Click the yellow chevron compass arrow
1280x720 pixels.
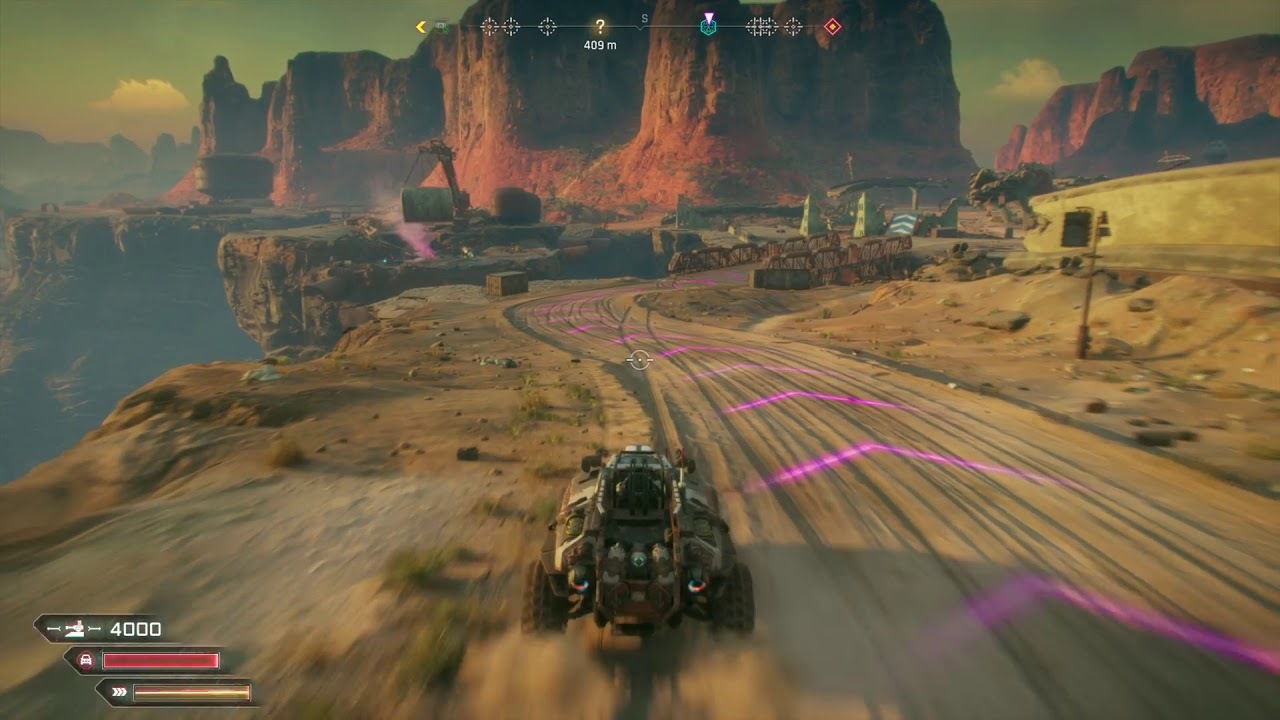pyautogui.click(x=421, y=27)
